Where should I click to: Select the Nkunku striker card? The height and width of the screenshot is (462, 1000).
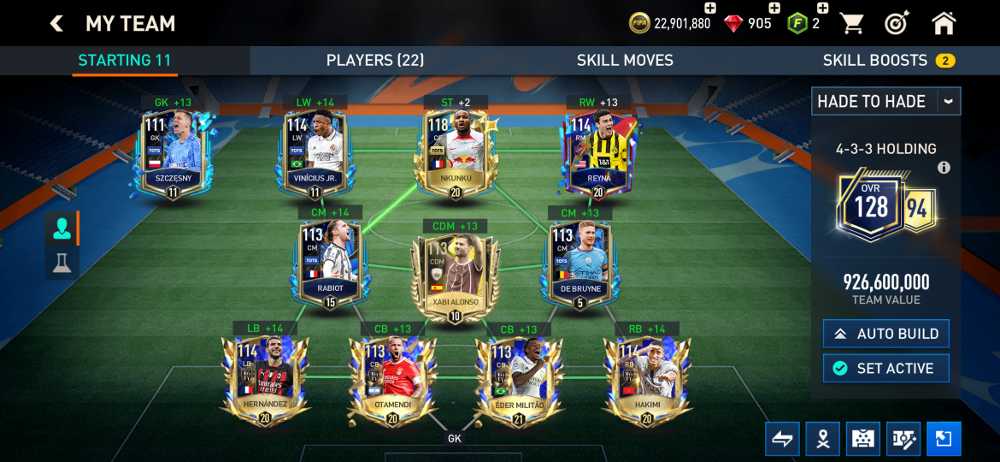[x=455, y=153]
